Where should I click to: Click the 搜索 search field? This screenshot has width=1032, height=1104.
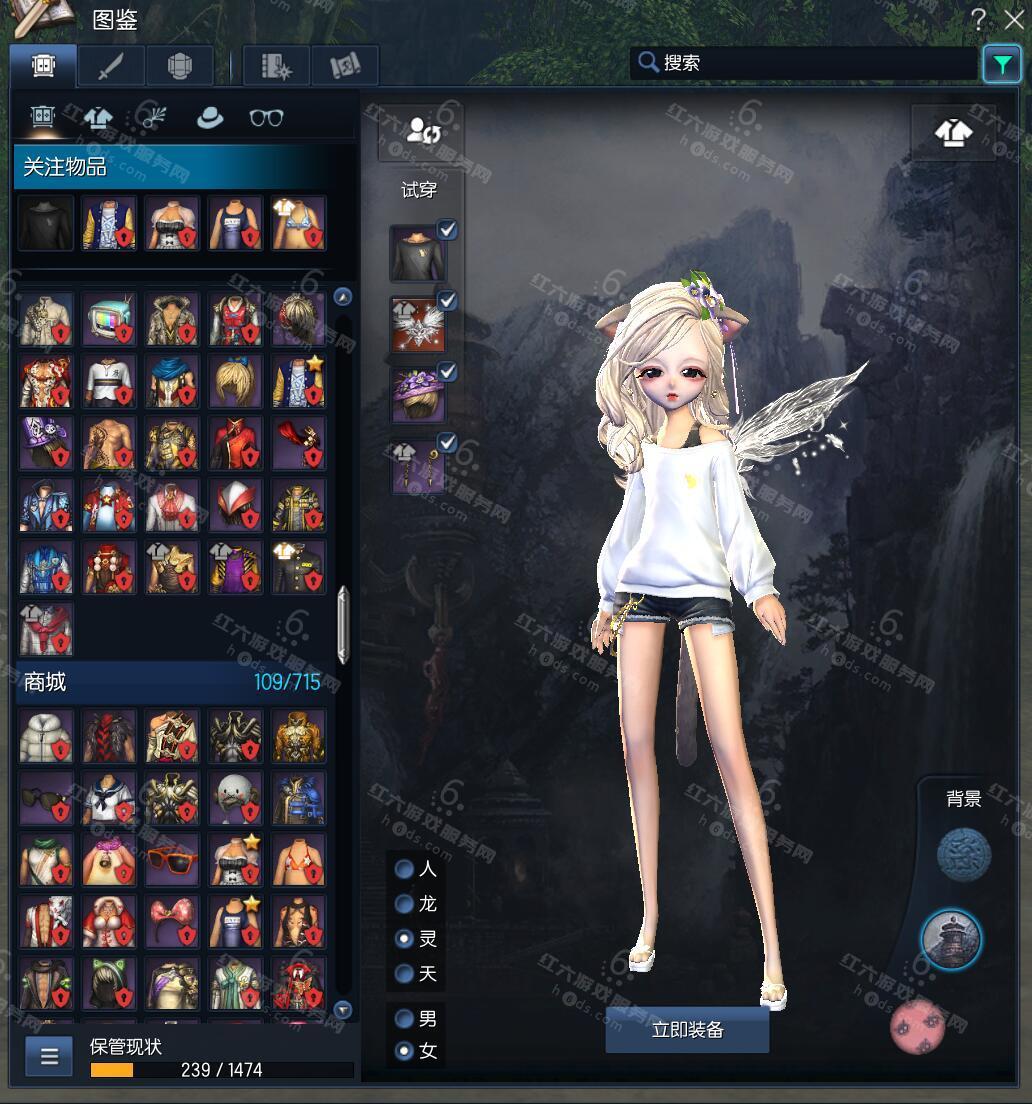805,63
